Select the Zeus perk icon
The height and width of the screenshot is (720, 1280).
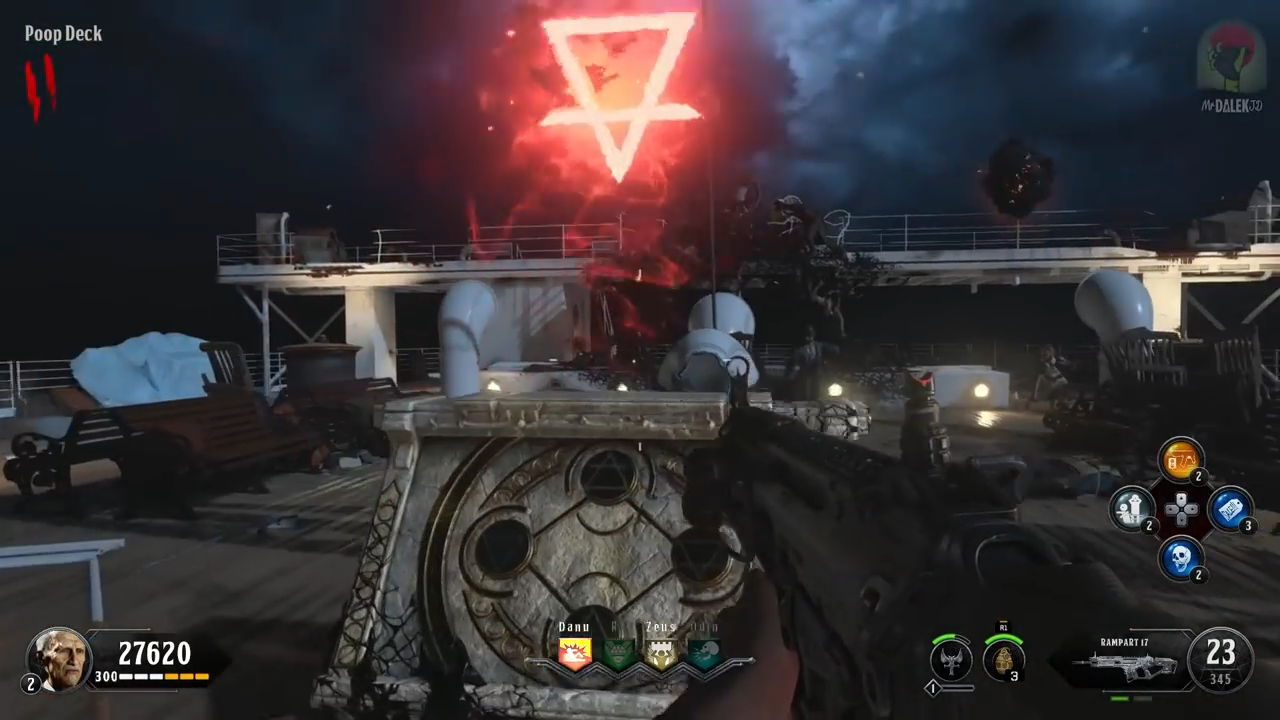coord(661,653)
